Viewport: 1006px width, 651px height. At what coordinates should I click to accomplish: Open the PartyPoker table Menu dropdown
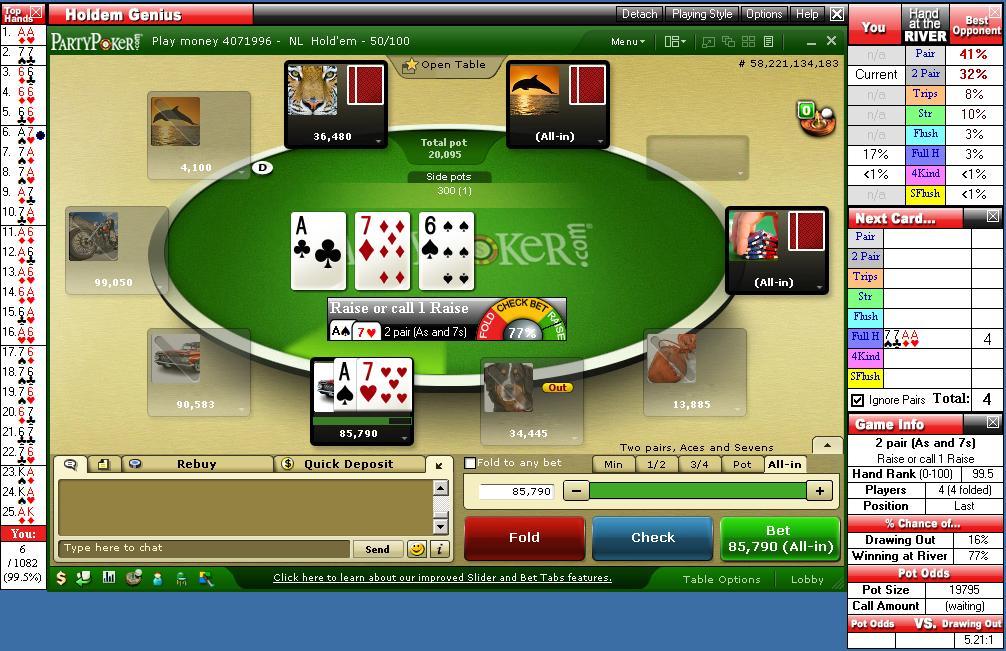point(628,41)
